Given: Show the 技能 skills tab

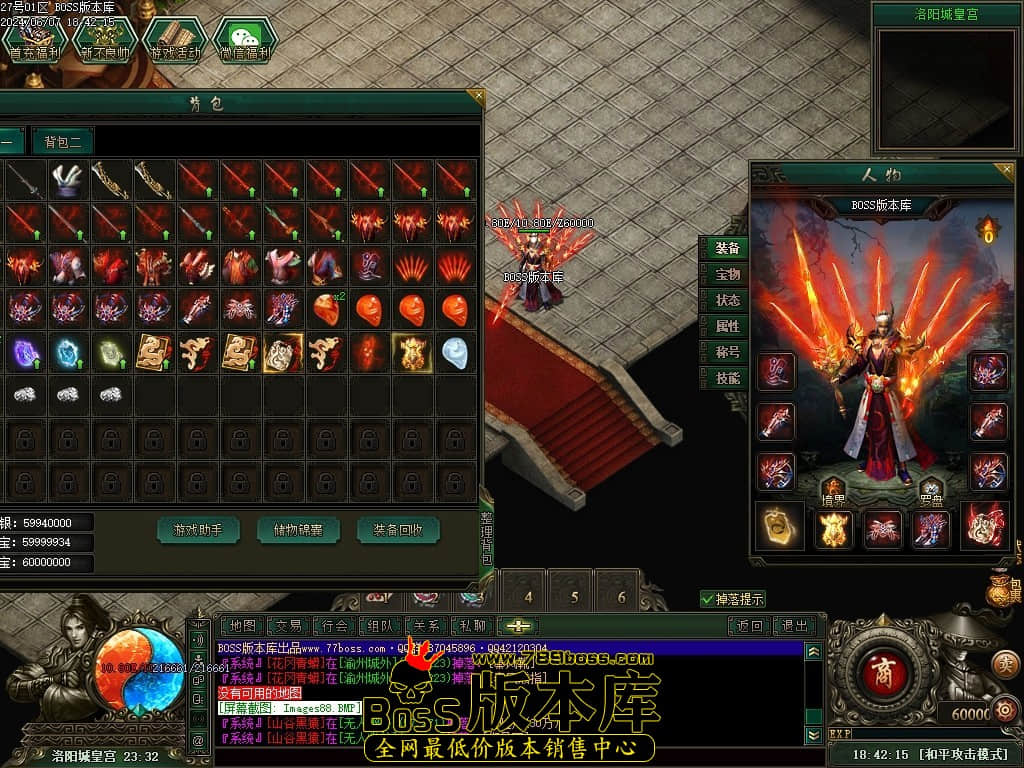Looking at the screenshot, I should click(x=727, y=378).
